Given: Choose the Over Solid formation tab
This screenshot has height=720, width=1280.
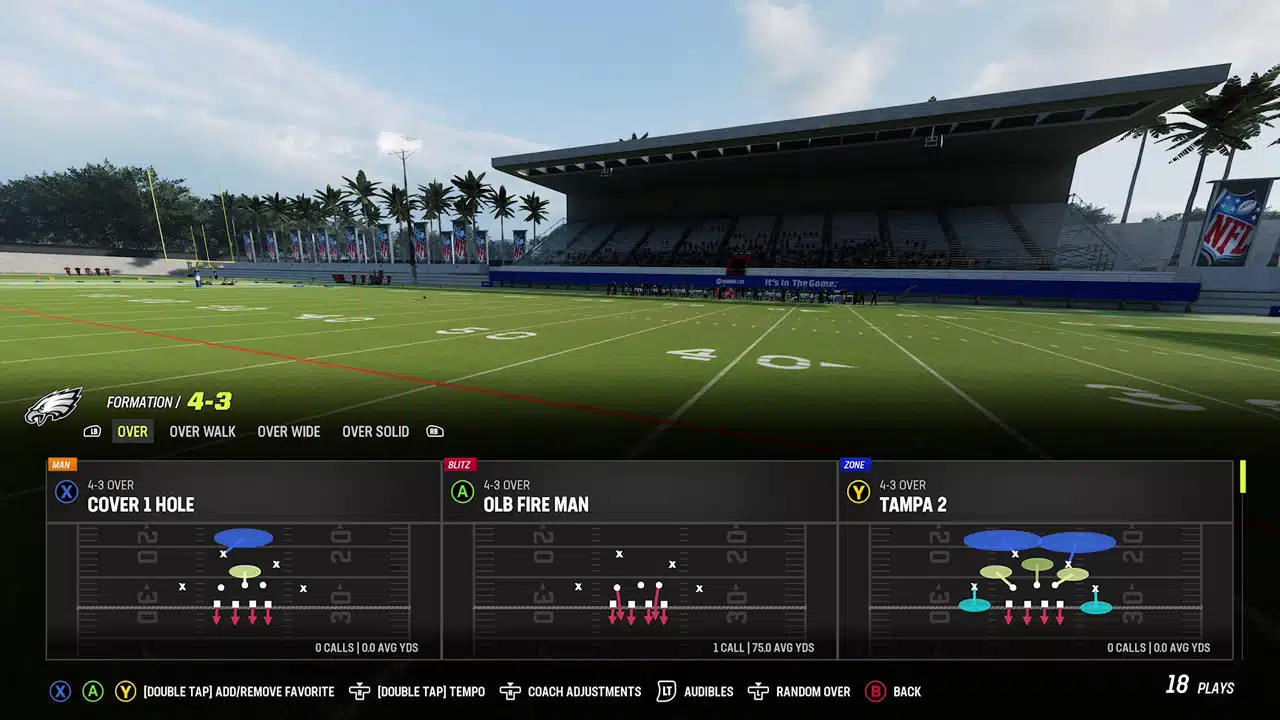Looking at the screenshot, I should pyautogui.click(x=375, y=432).
